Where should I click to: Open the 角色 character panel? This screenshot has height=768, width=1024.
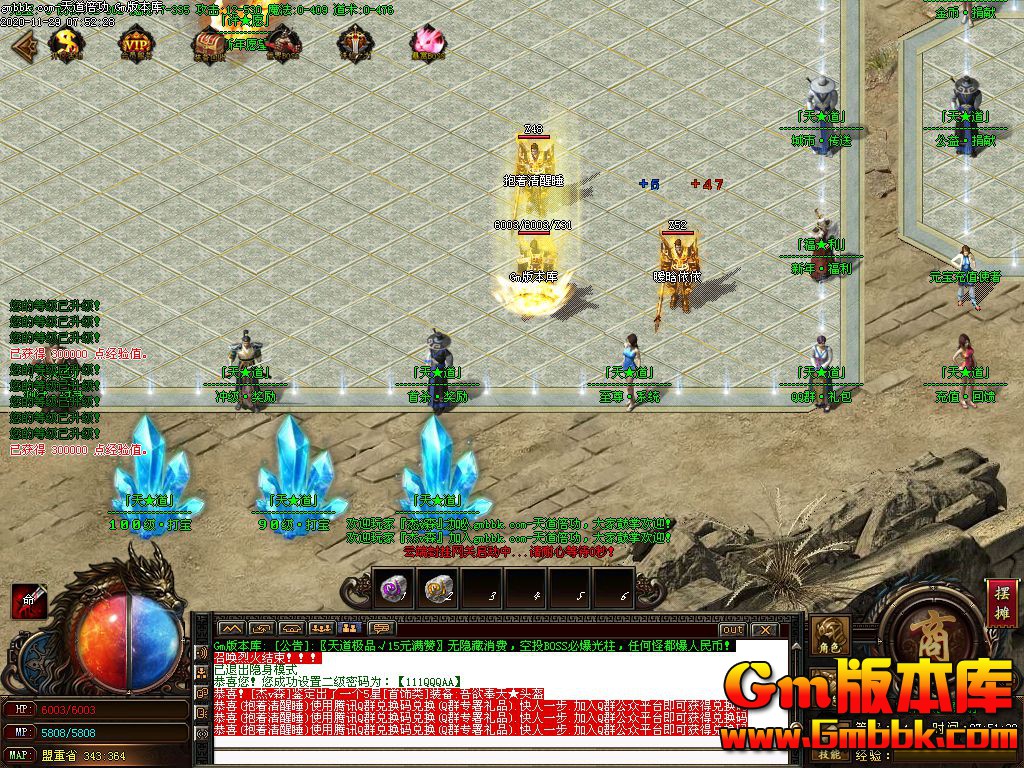pyautogui.click(x=830, y=637)
